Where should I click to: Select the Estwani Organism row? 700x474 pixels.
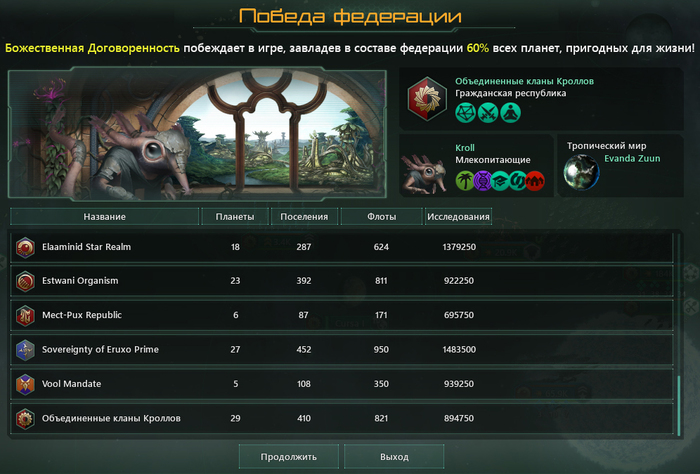click(340, 281)
